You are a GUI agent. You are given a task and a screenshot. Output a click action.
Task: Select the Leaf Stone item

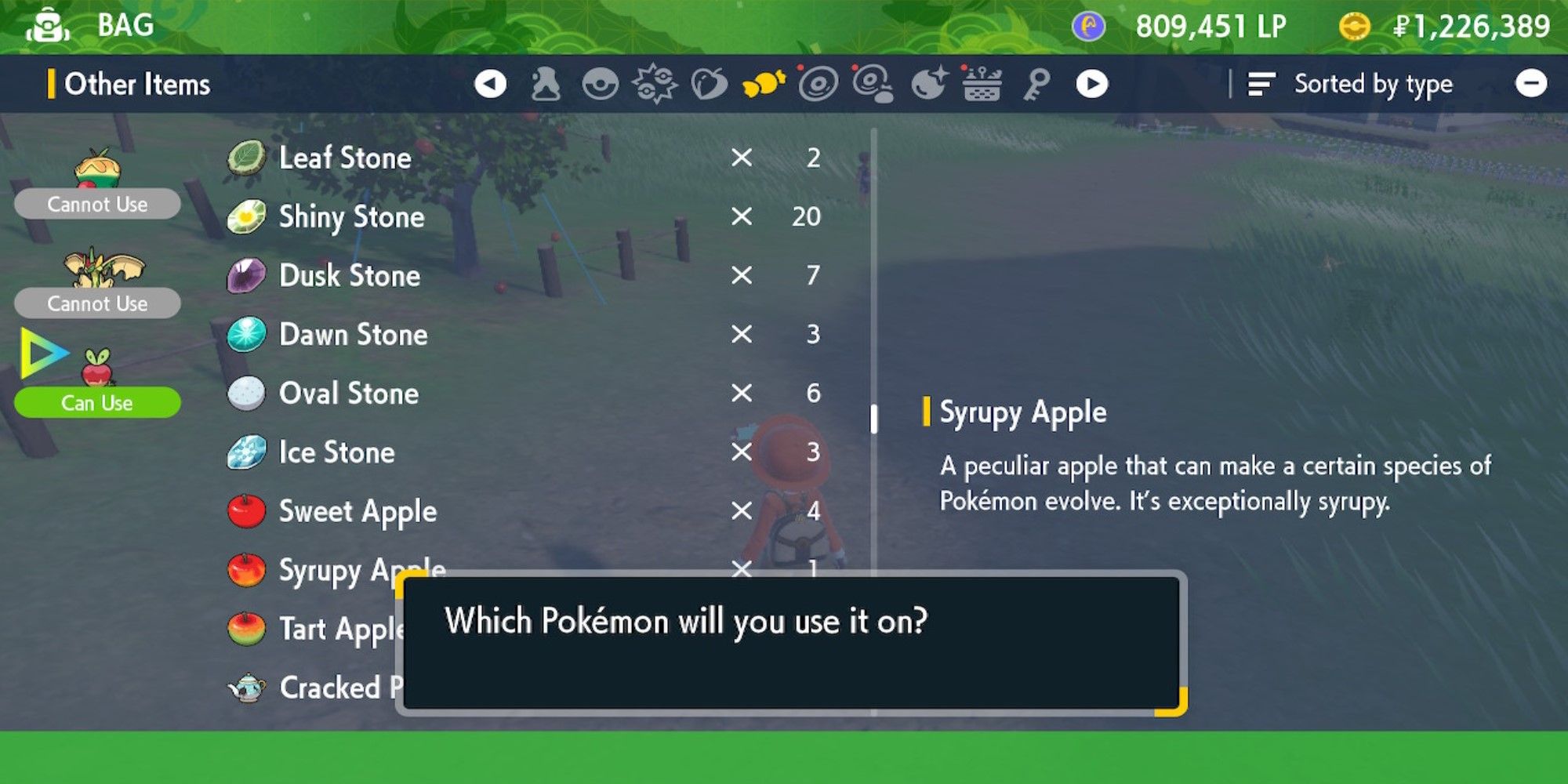[x=345, y=158]
